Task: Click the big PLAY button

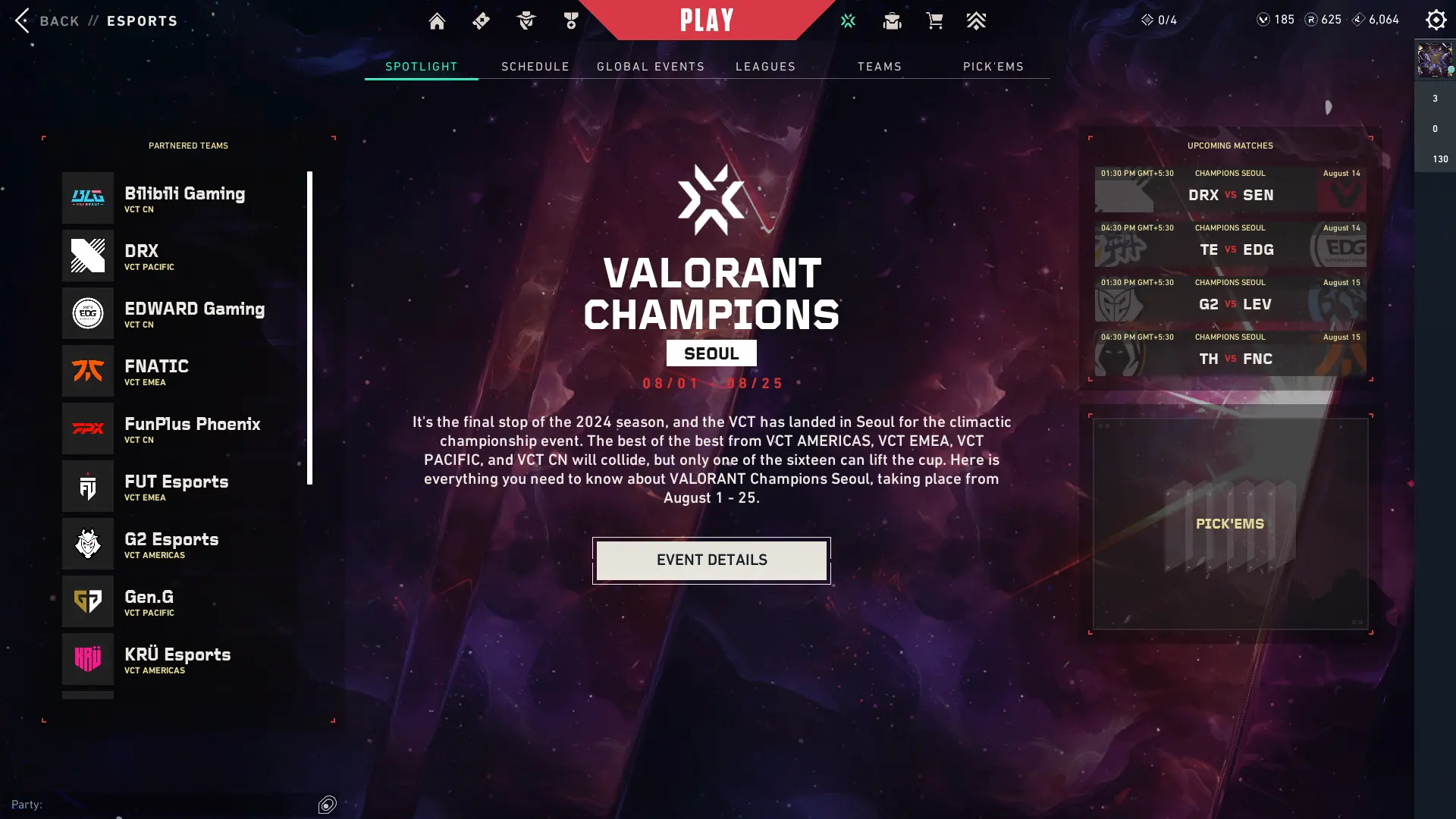Action: [x=707, y=20]
